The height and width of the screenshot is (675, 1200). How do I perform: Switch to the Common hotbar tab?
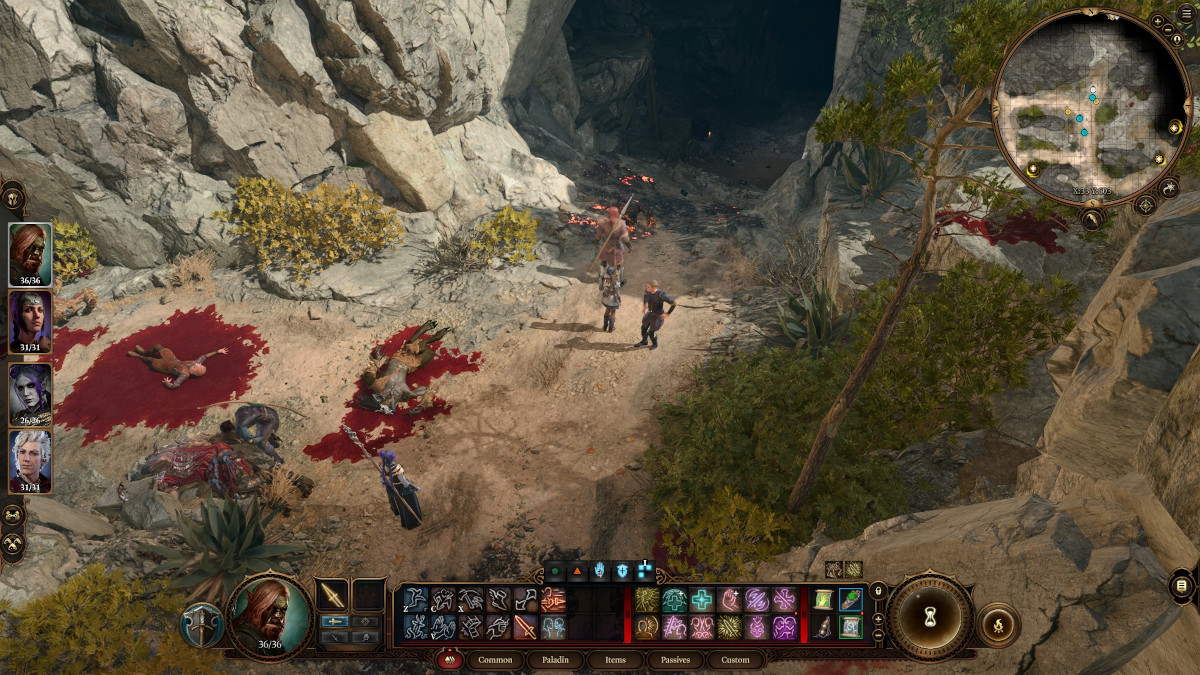[x=495, y=660]
